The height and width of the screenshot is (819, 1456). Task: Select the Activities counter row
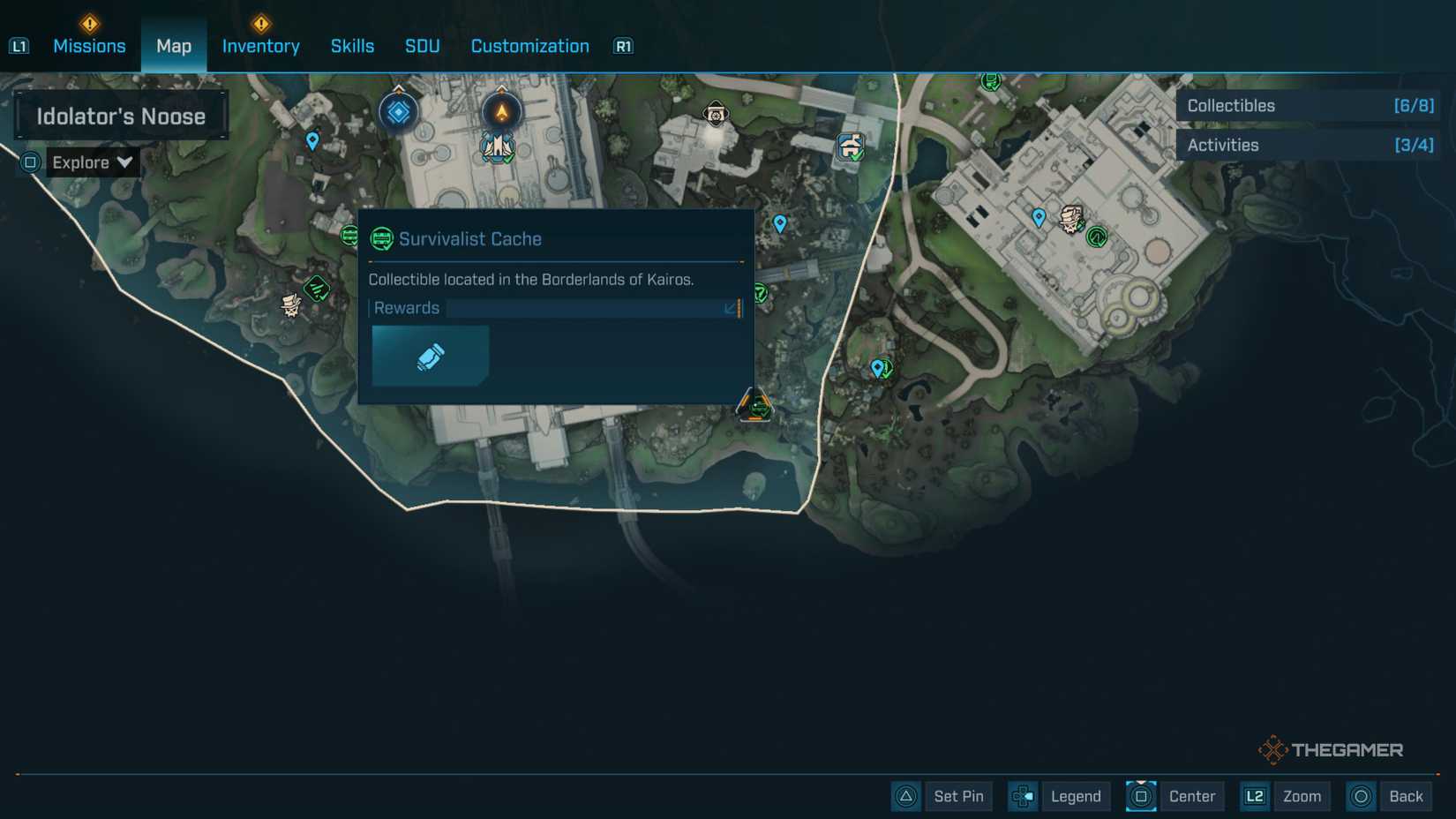1309,146
